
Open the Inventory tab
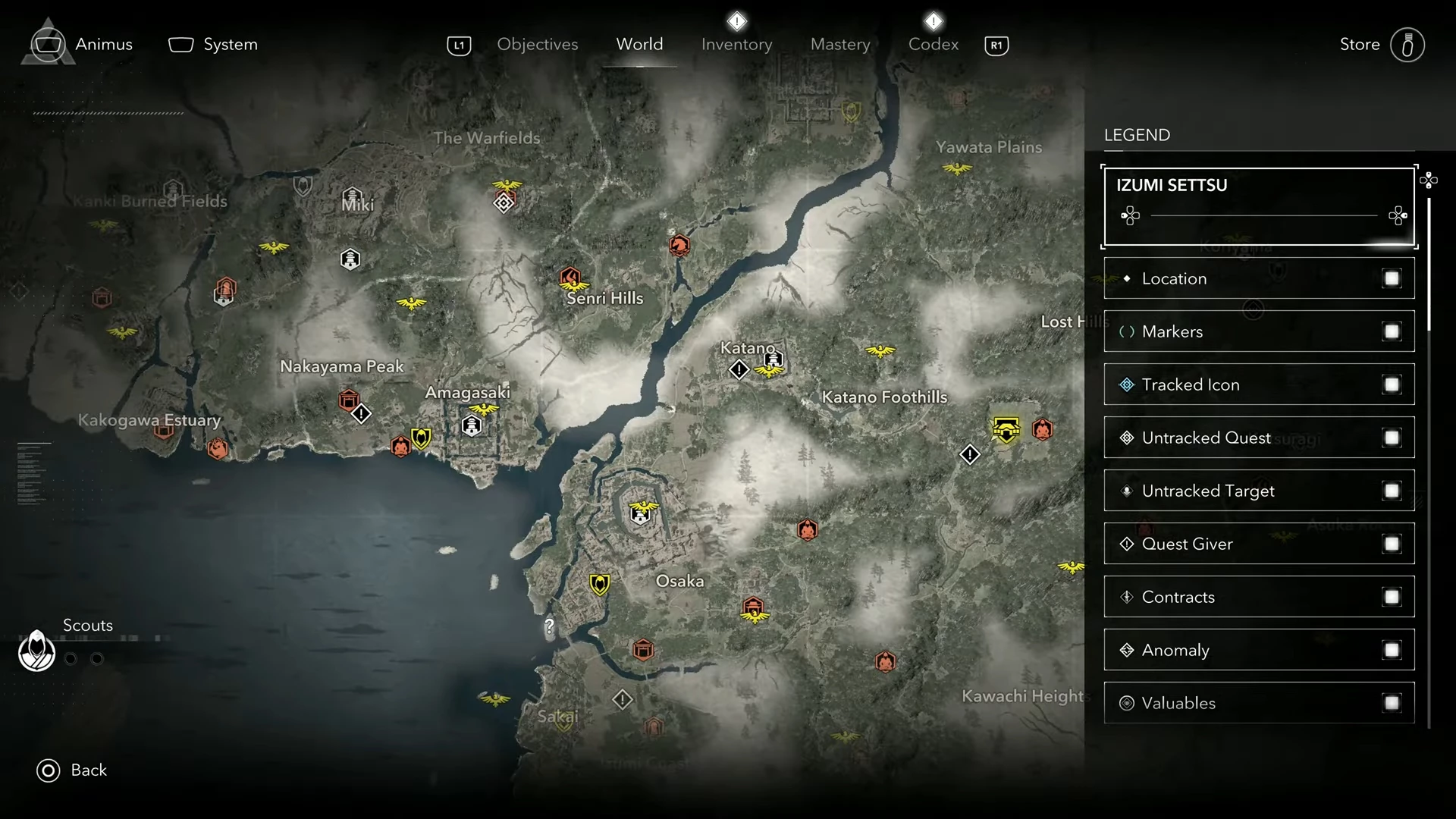click(x=736, y=45)
